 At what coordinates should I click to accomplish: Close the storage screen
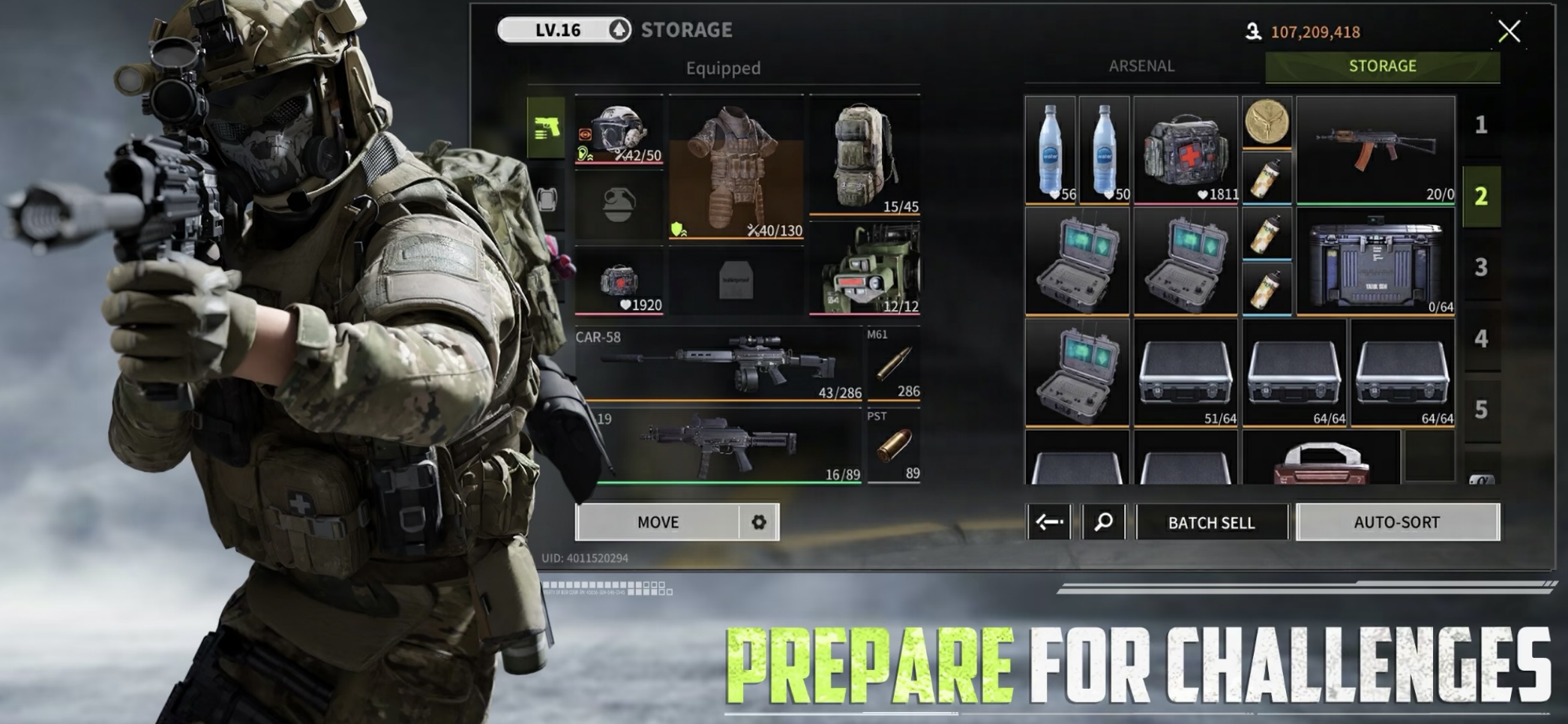[1509, 31]
